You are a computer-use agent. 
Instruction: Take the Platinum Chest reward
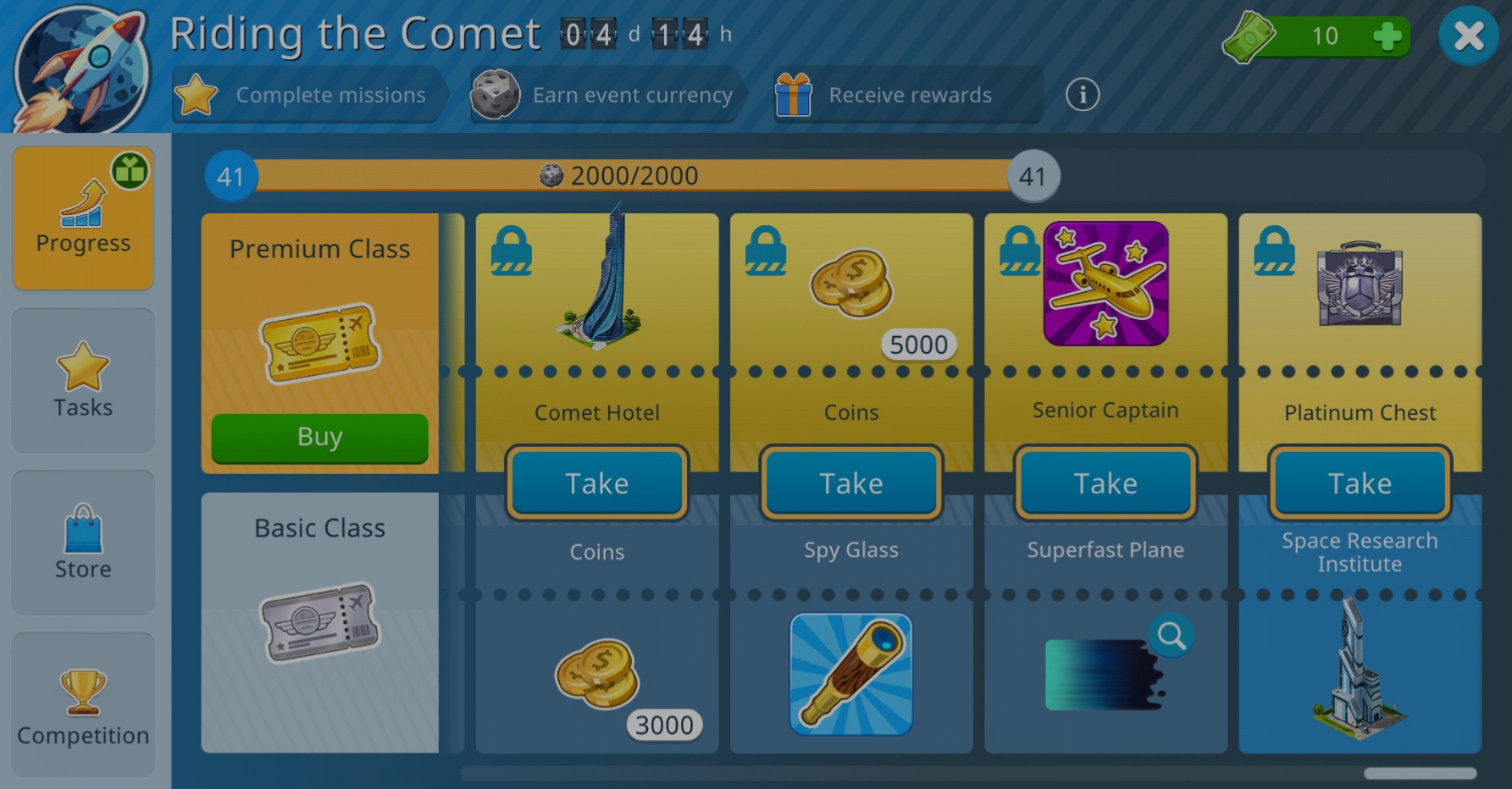point(1360,483)
